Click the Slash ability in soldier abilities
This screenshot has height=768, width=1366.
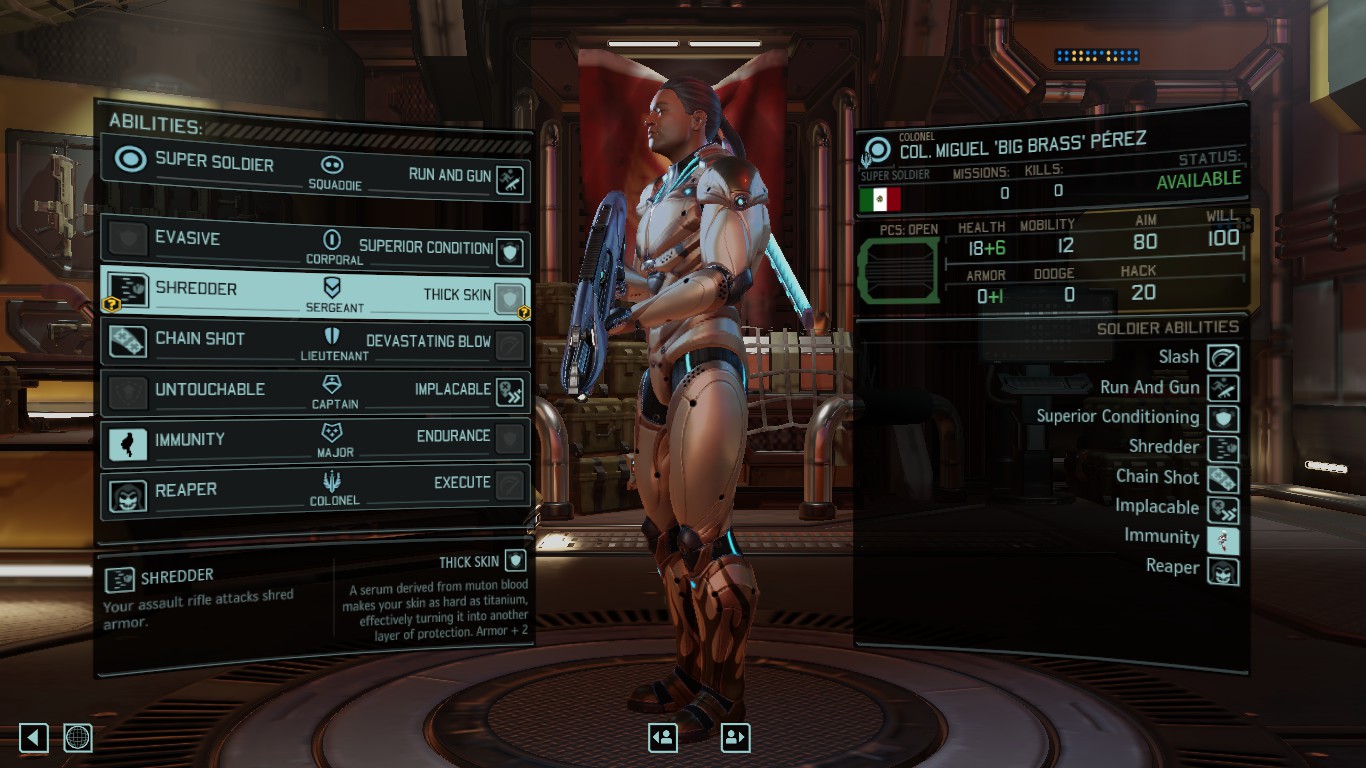[x=1223, y=358]
